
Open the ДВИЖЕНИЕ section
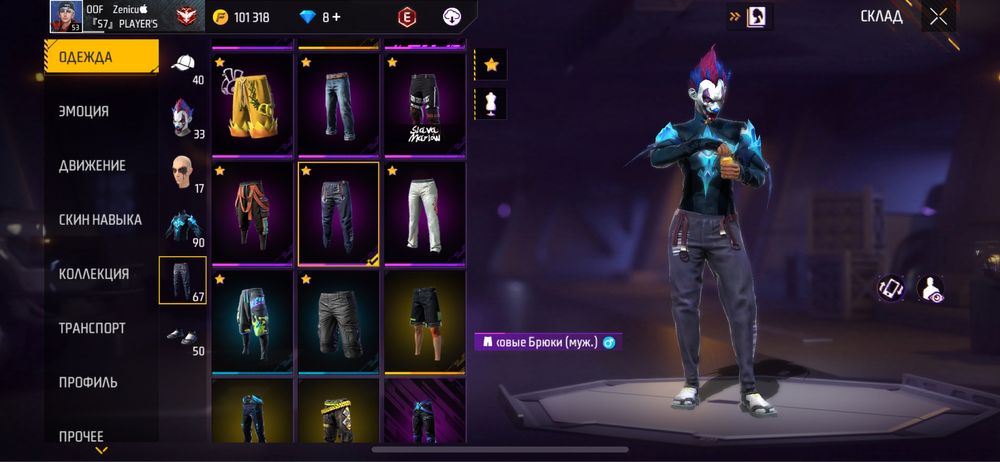coord(92,165)
